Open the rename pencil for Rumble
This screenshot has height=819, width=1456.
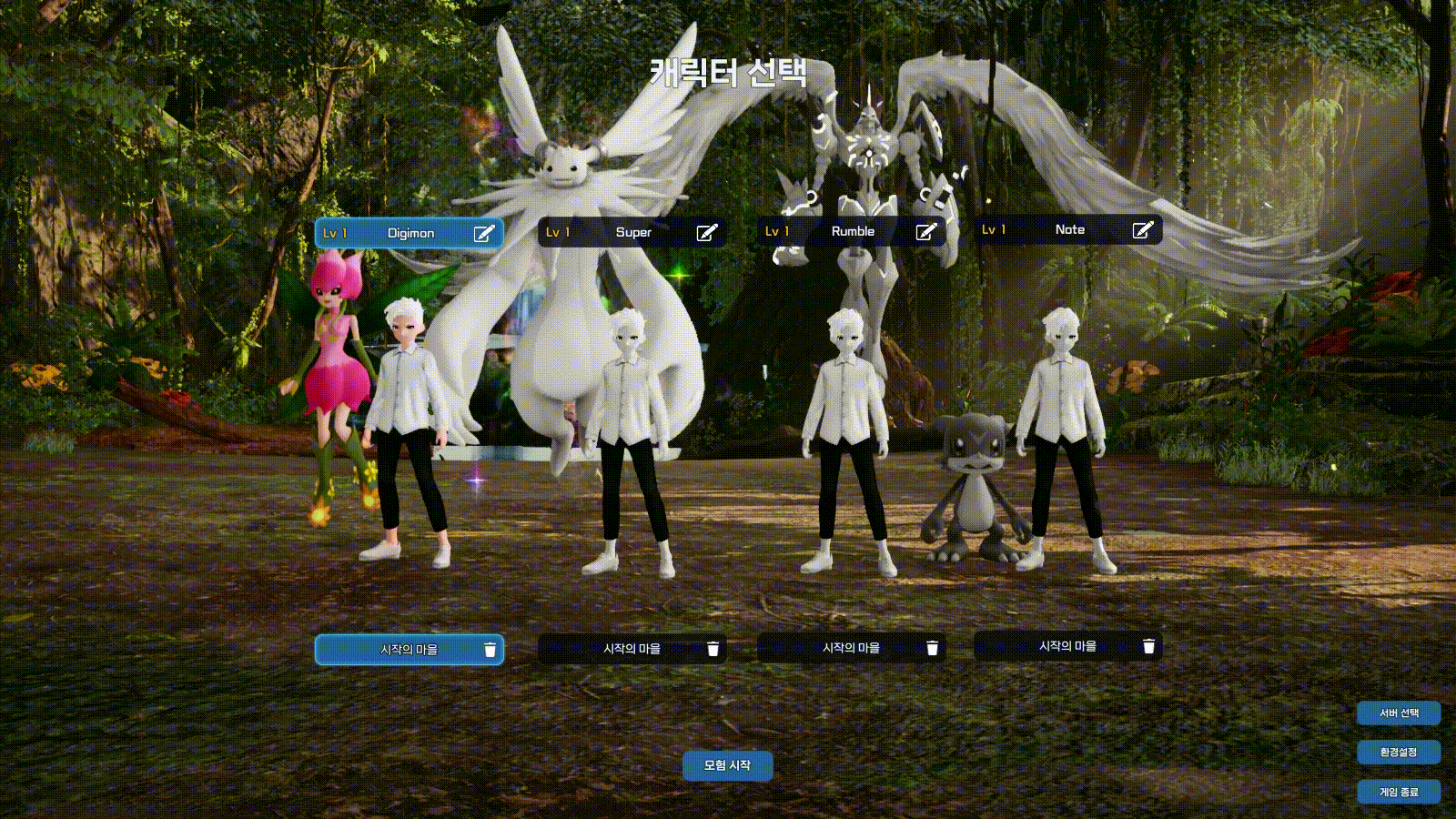925,231
